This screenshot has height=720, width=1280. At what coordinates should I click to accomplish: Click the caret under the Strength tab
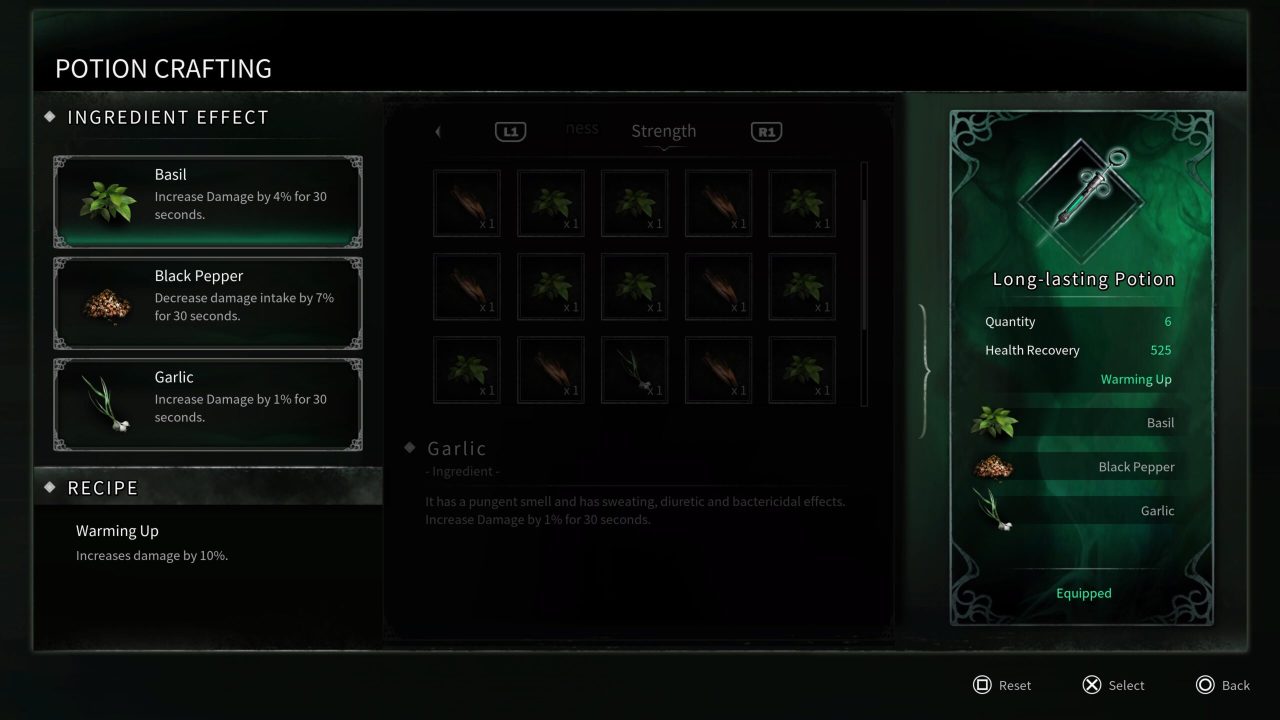(x=663, y=145)
